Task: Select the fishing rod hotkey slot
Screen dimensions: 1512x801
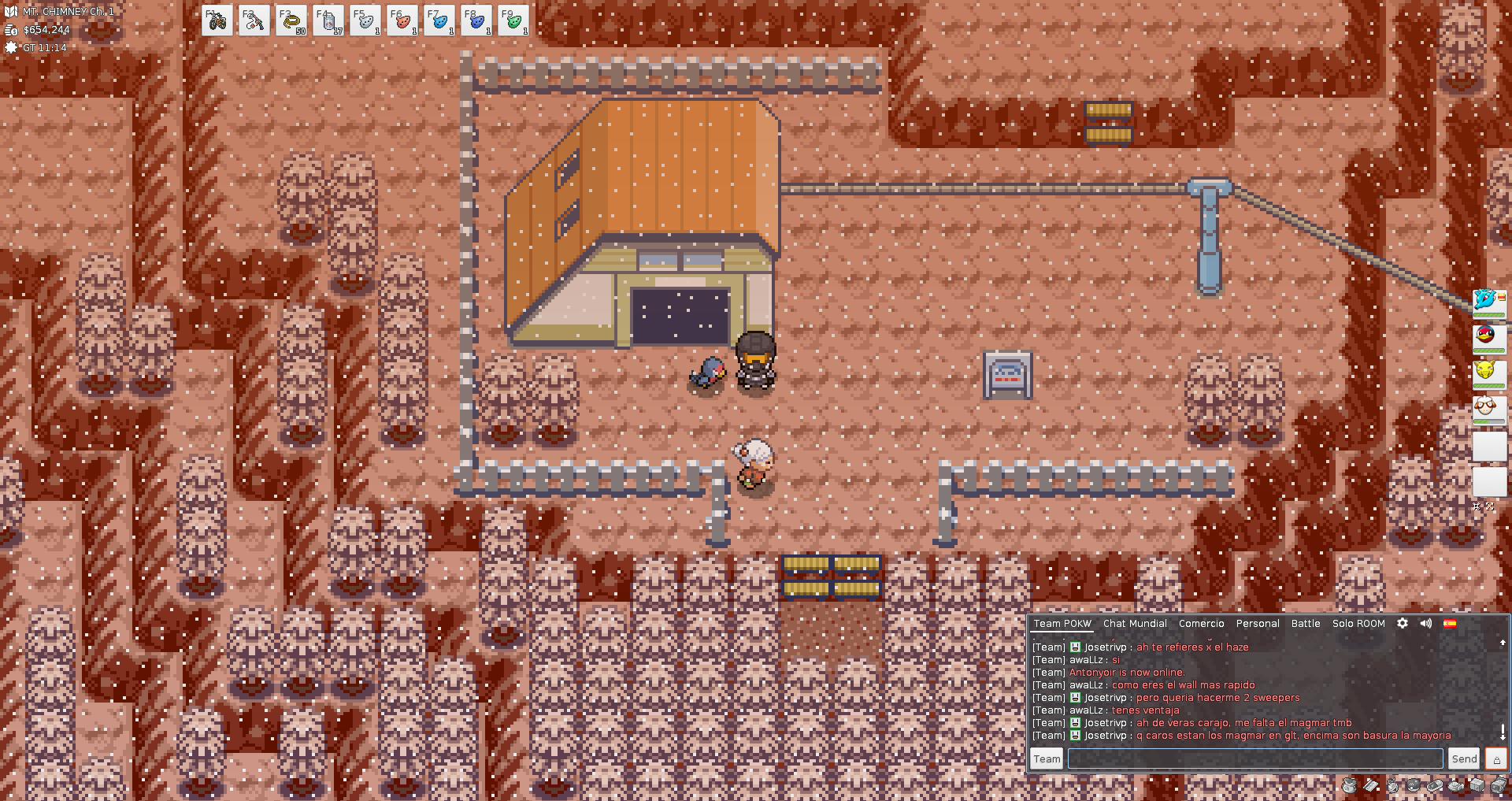Action: [254, 21]
